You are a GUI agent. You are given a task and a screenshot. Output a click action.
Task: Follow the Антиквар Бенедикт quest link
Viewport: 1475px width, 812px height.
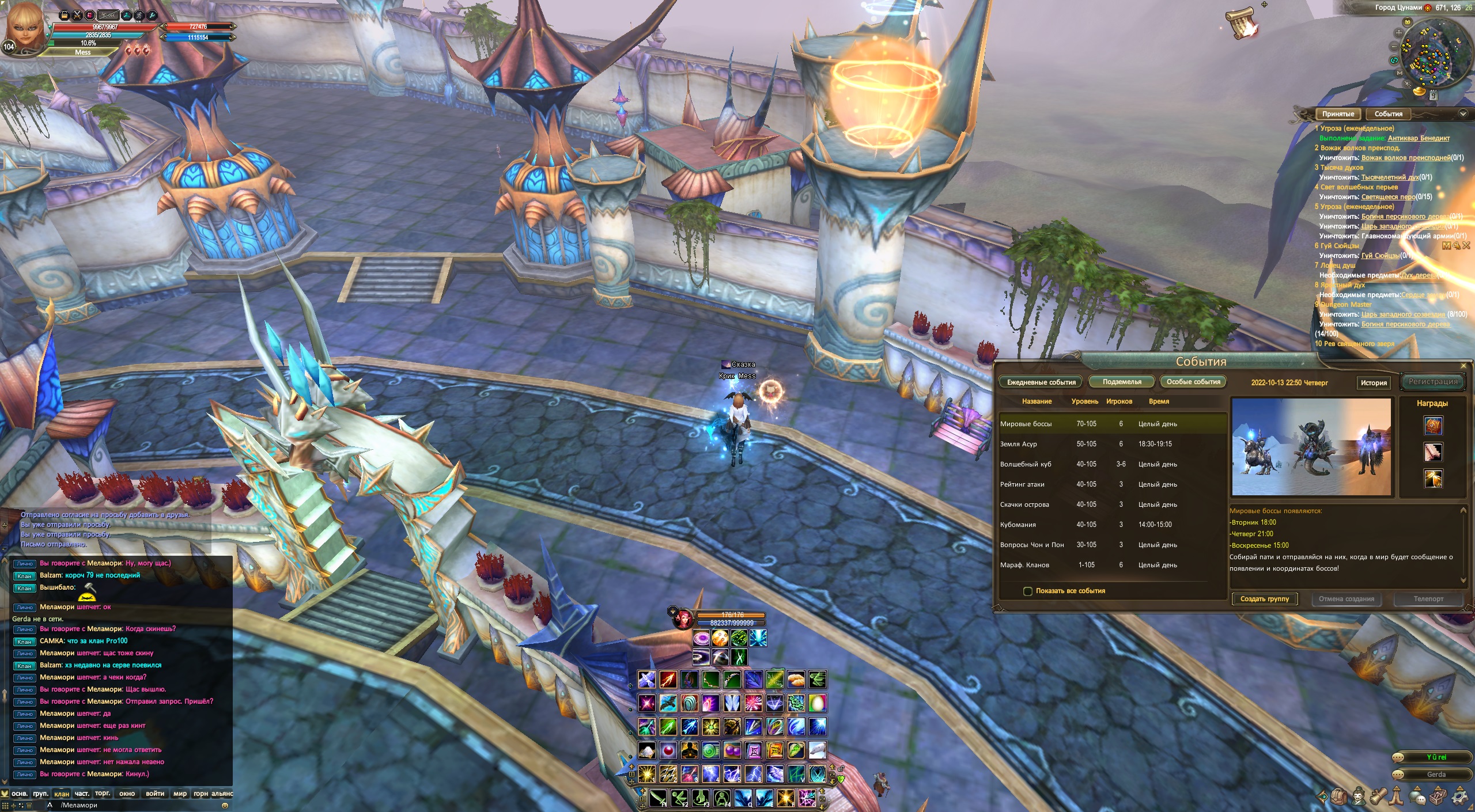[x=1418, y=138]
